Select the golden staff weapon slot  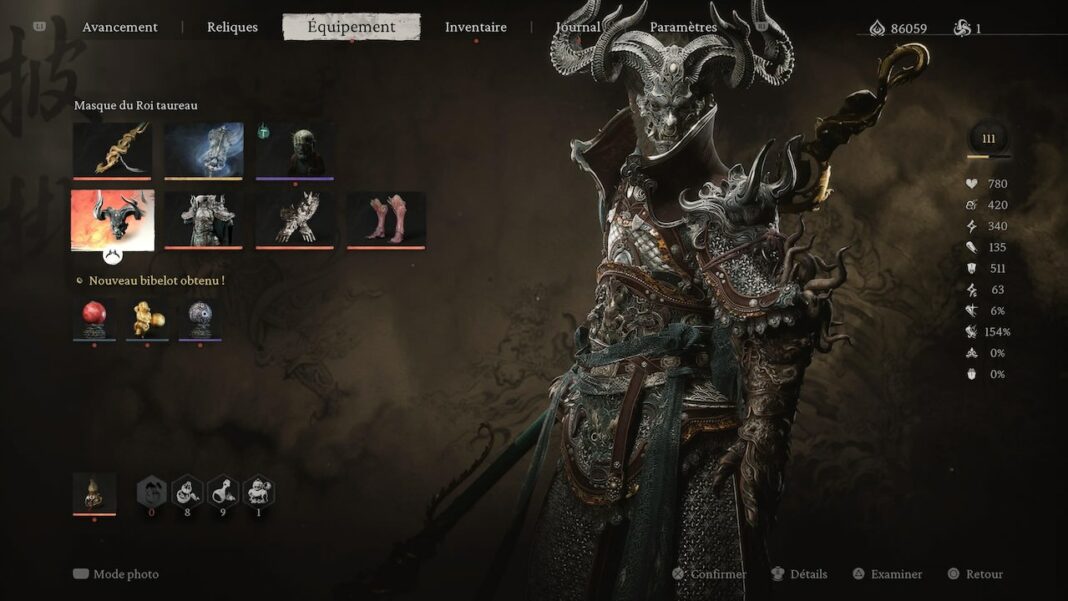pyautogui.click(x=112, y=150)
